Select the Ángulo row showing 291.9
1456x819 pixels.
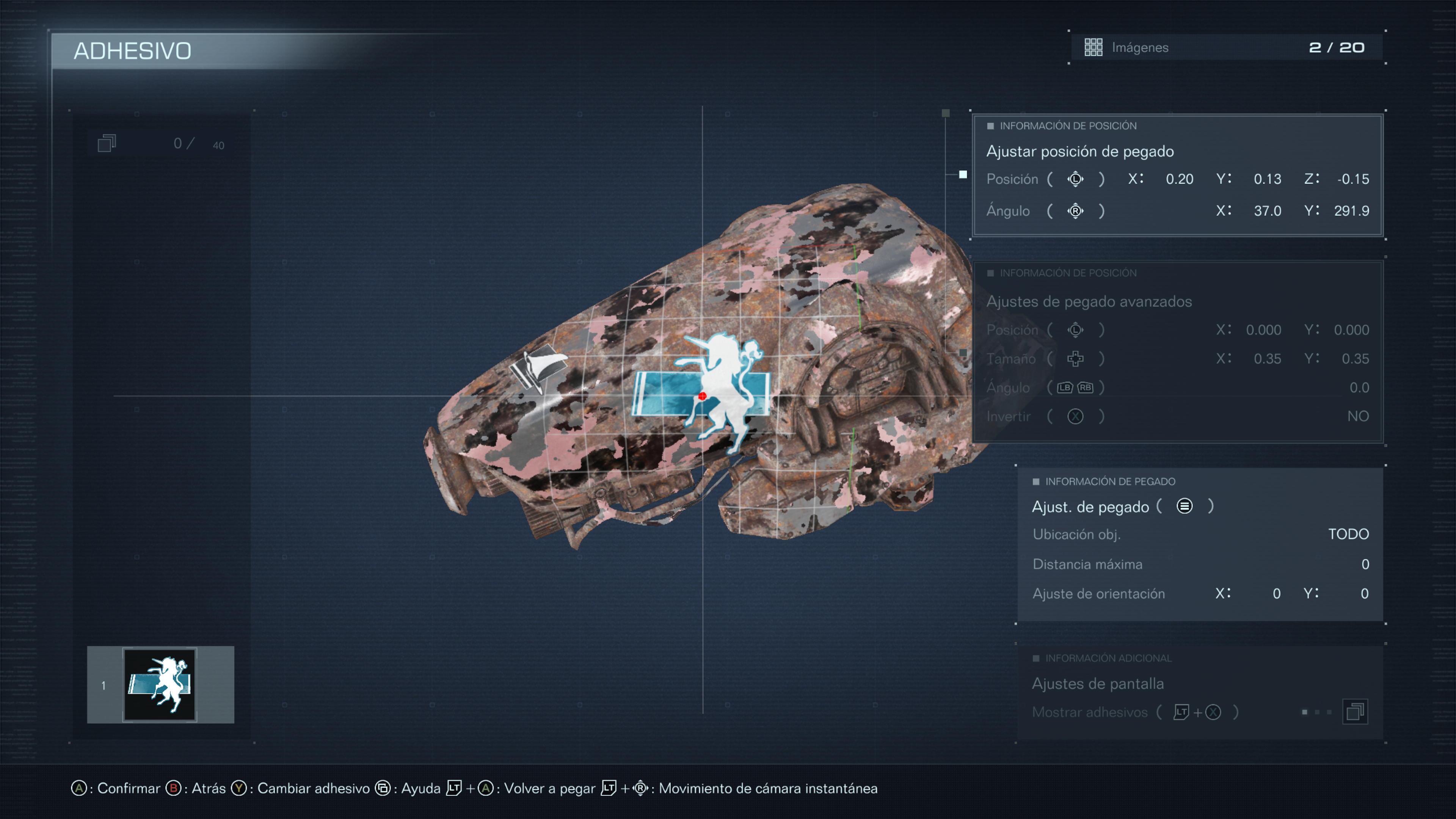coord(1177,211)
